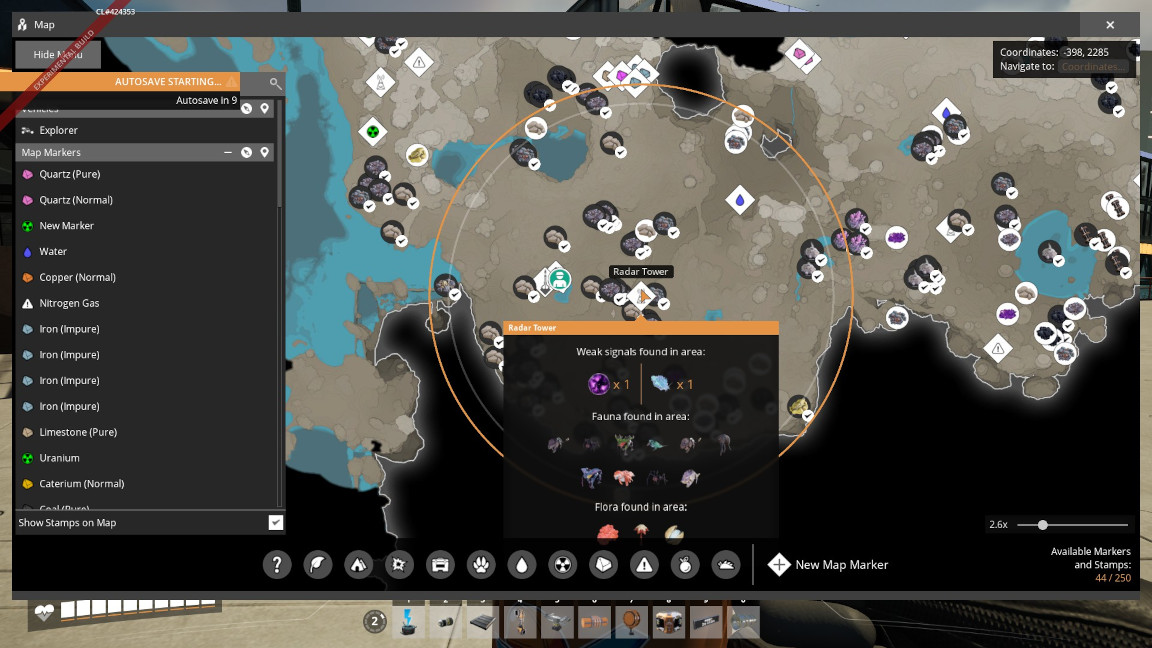Close the Map window

click(x=1110, y=25)
